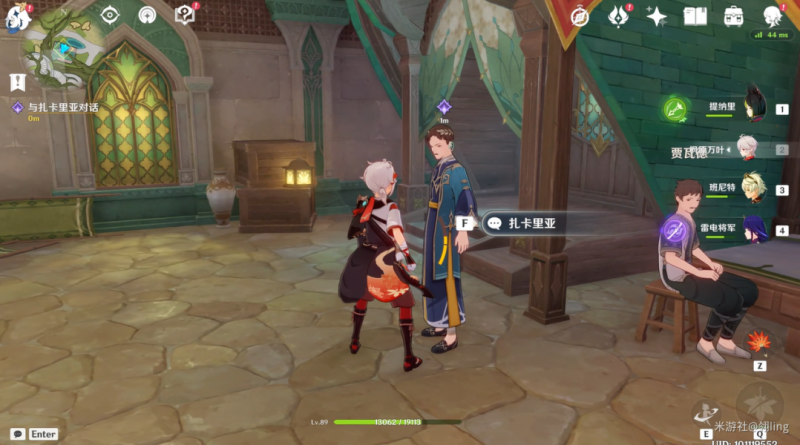Open the backpack inventory icon
This screenshot has width=800, height=445.
[x=734, y=16]
